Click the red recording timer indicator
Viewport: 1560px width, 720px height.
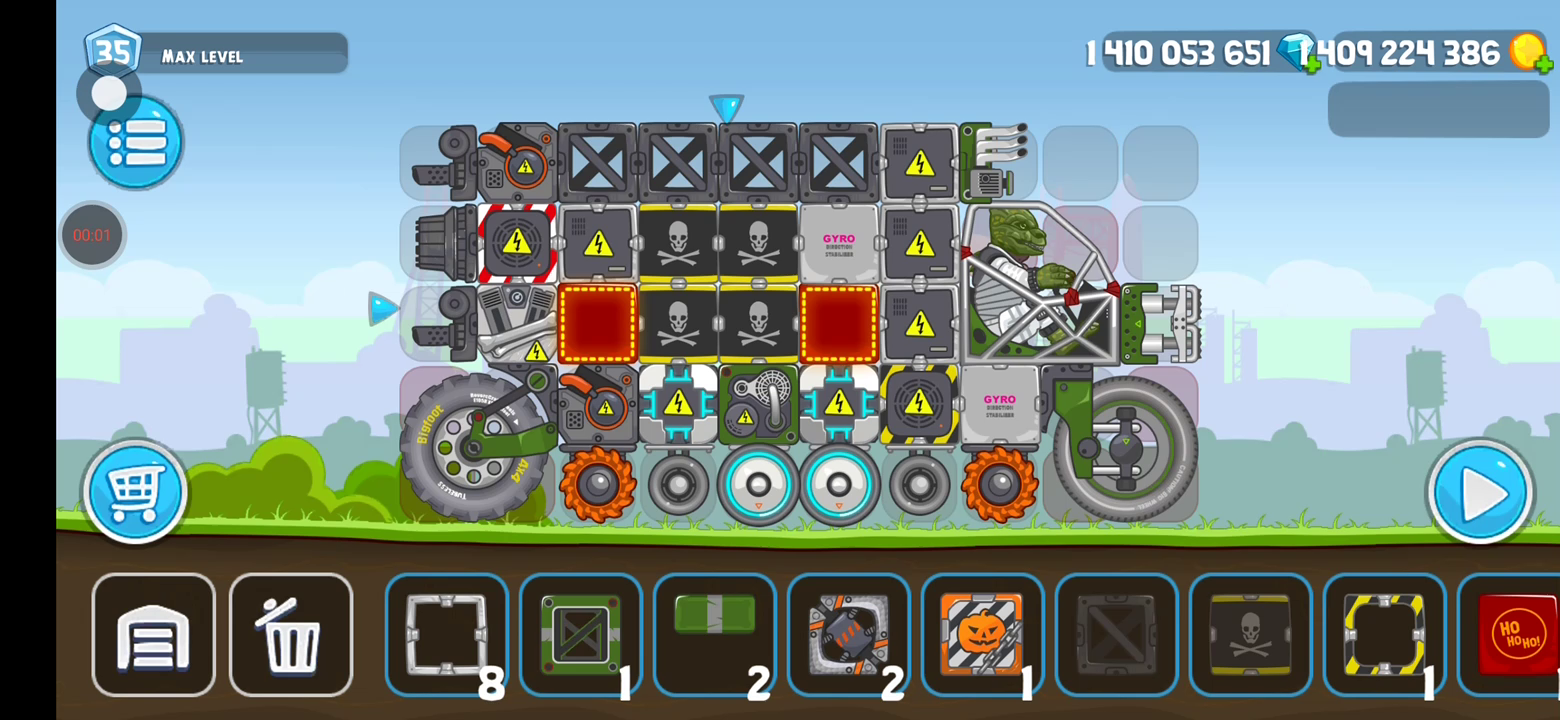(92, 235)
